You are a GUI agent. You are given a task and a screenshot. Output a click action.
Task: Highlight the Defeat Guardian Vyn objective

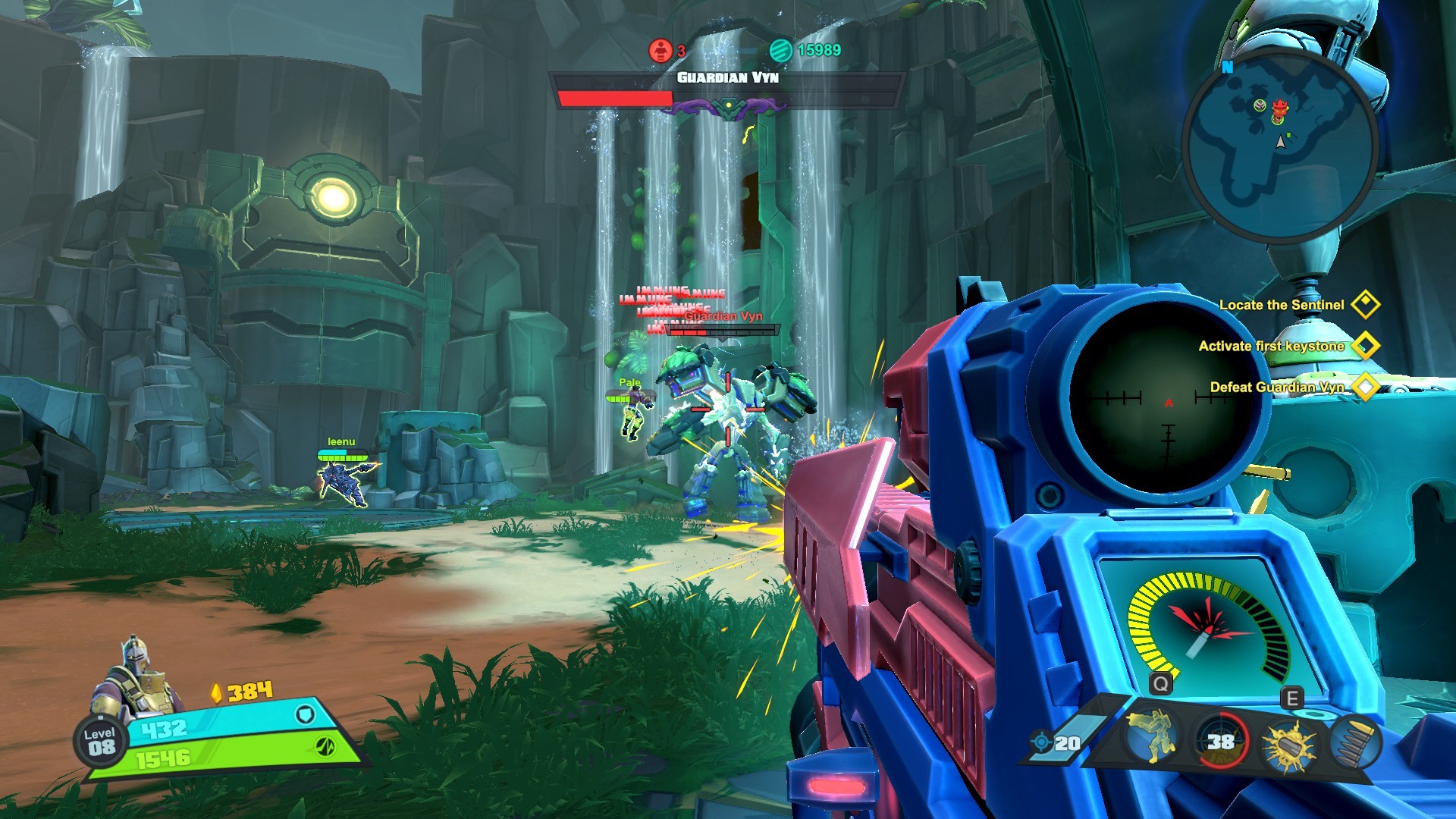1277,387
